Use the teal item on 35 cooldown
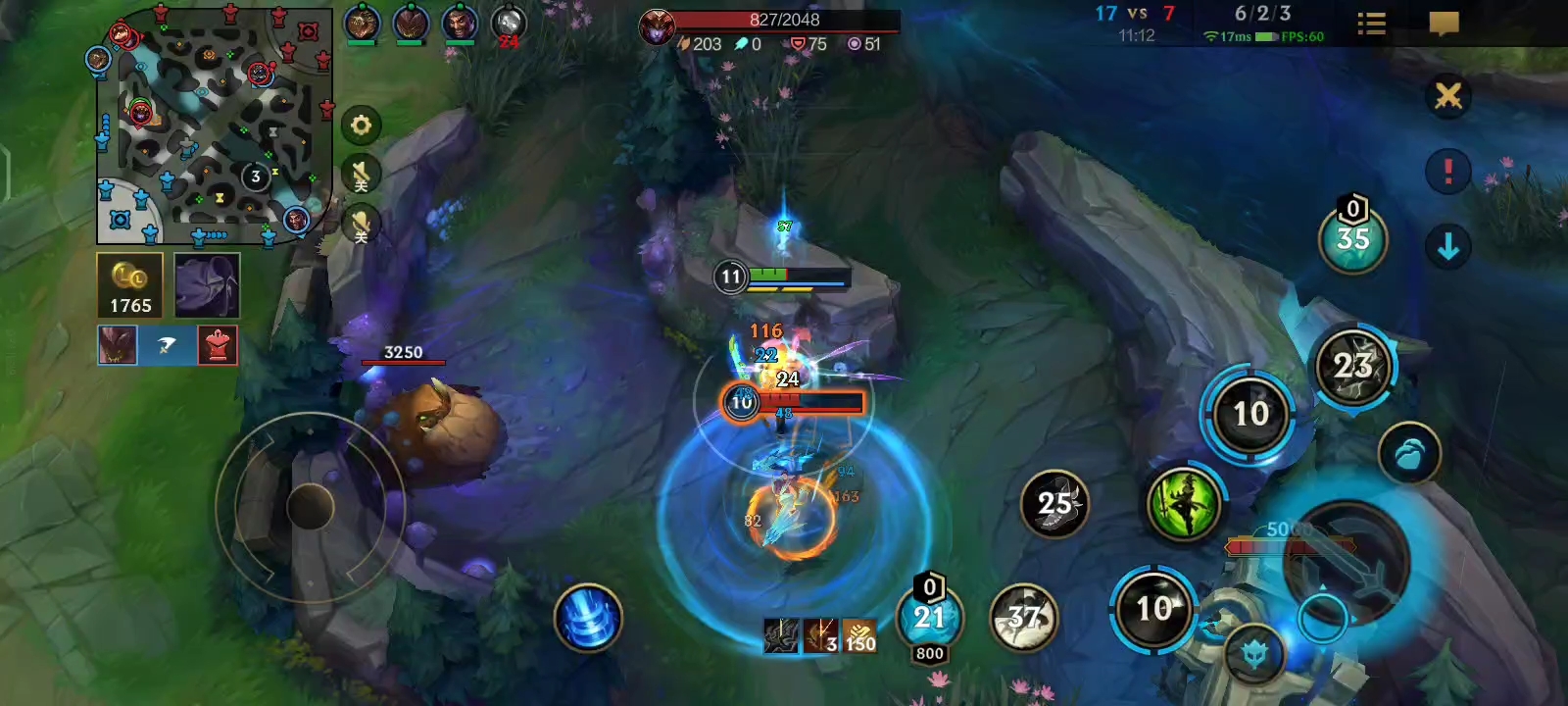The image size is (1568, 706). pos(1352,239)
